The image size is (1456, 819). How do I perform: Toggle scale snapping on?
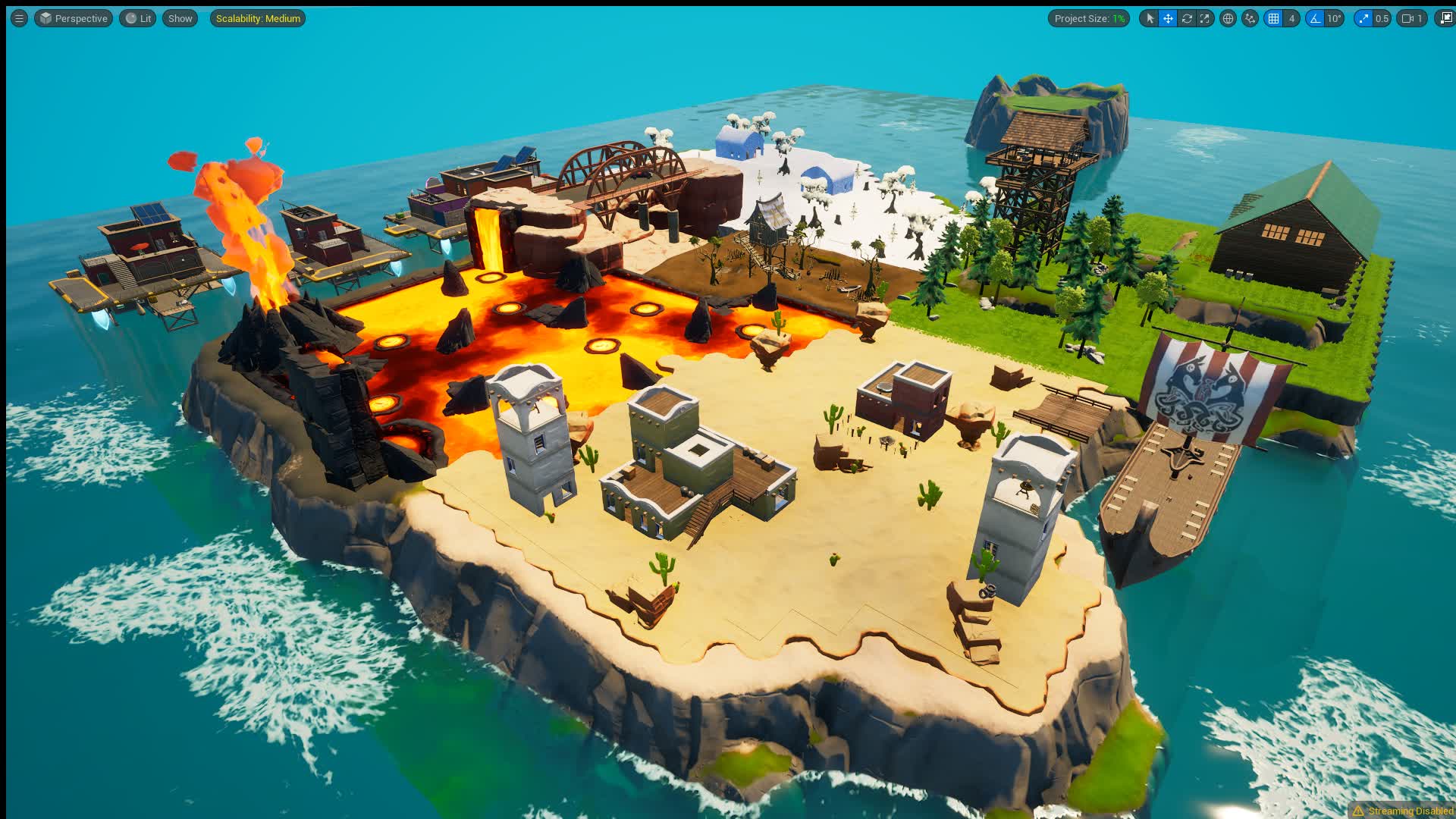[x=1363, y=18]
